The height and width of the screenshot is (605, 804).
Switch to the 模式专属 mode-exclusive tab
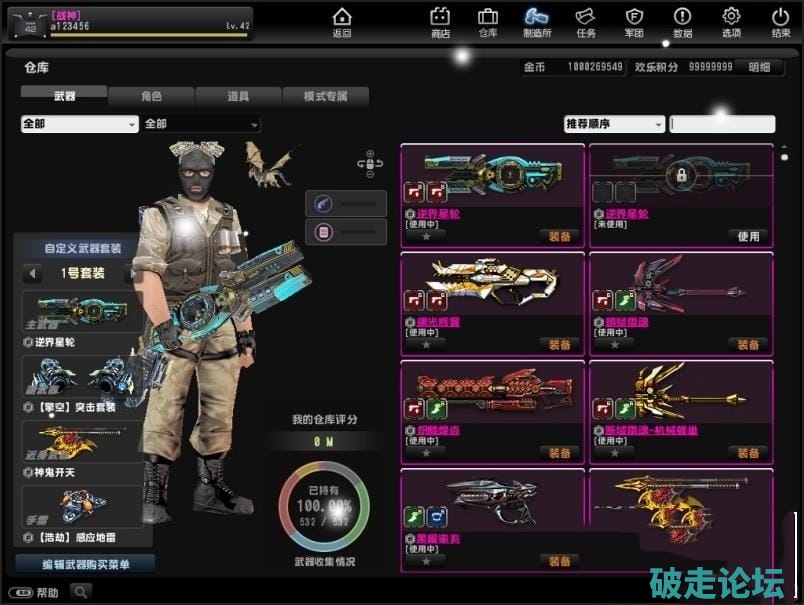325,97
